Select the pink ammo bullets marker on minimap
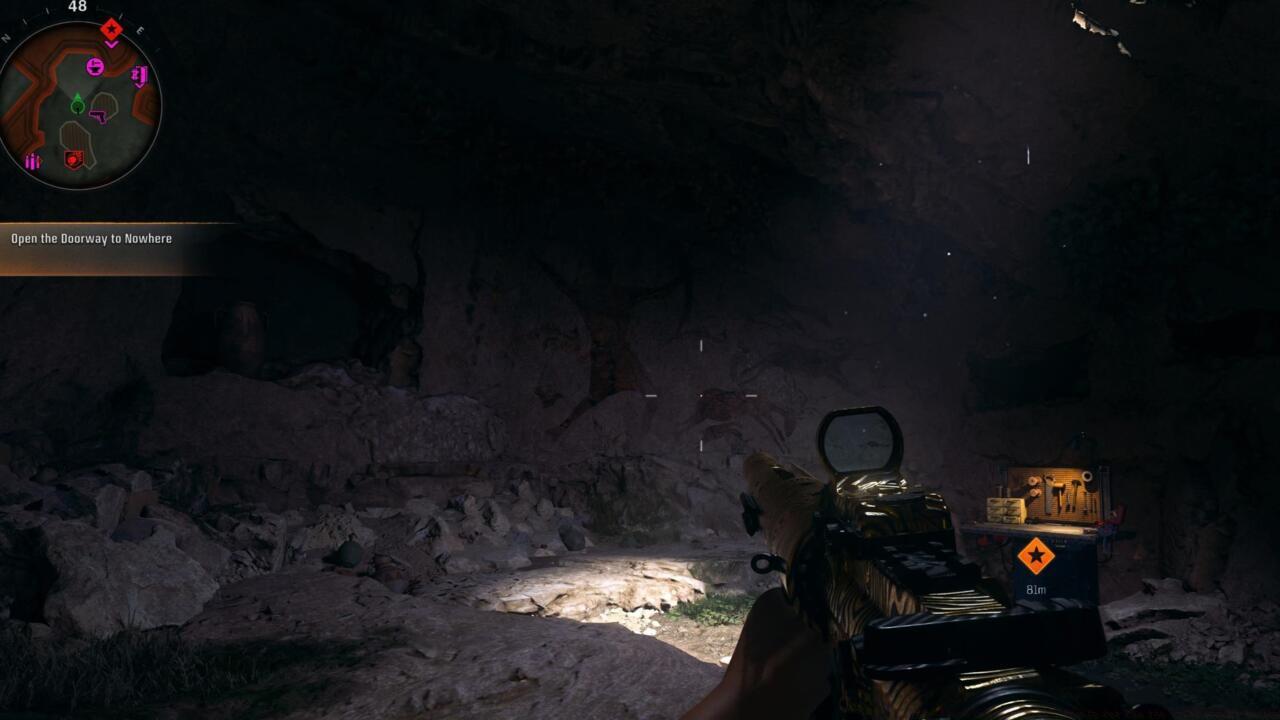Screen dimensions: 1280x720 (33, 161)
